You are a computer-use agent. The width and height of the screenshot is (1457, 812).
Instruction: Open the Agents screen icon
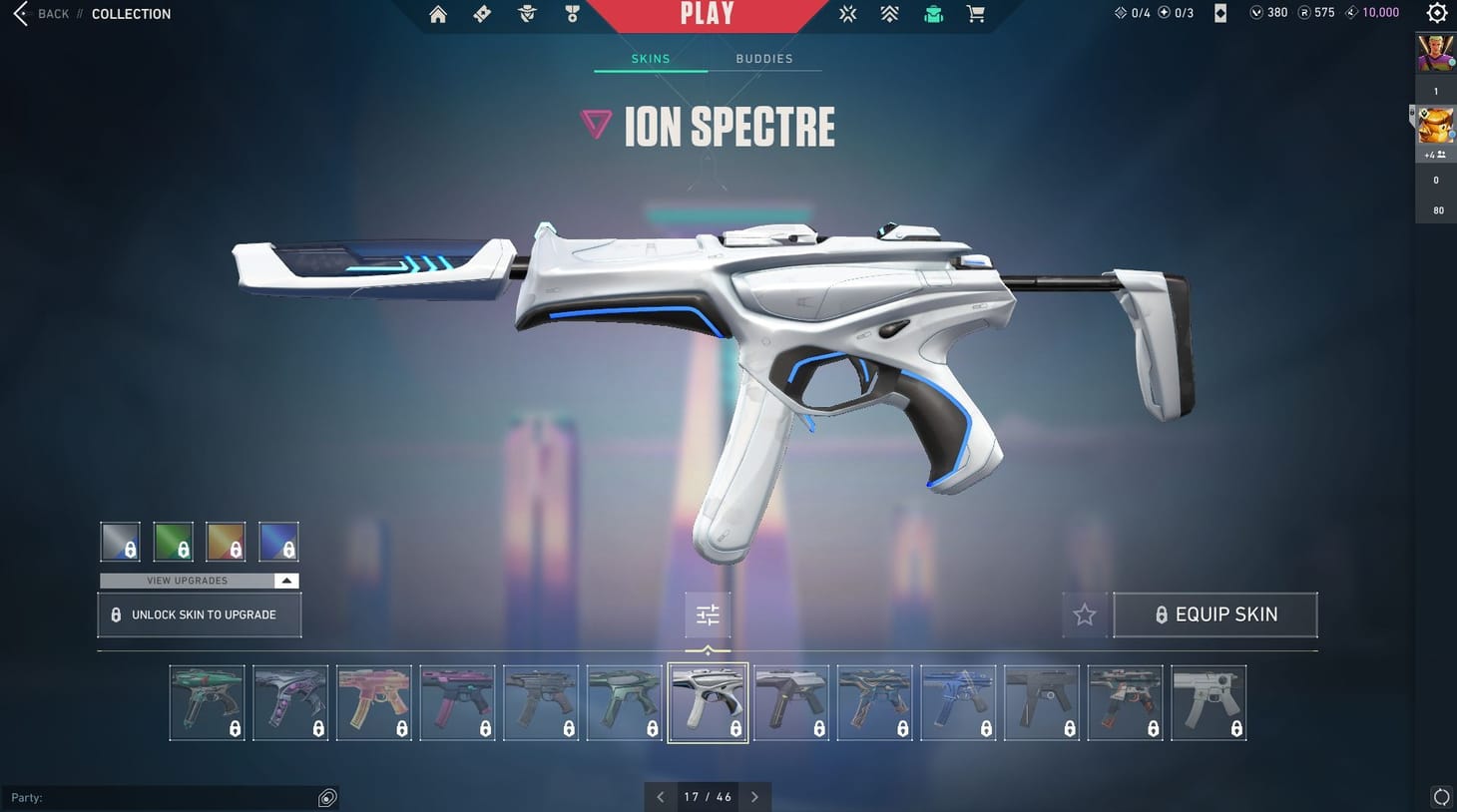point(527,13)
